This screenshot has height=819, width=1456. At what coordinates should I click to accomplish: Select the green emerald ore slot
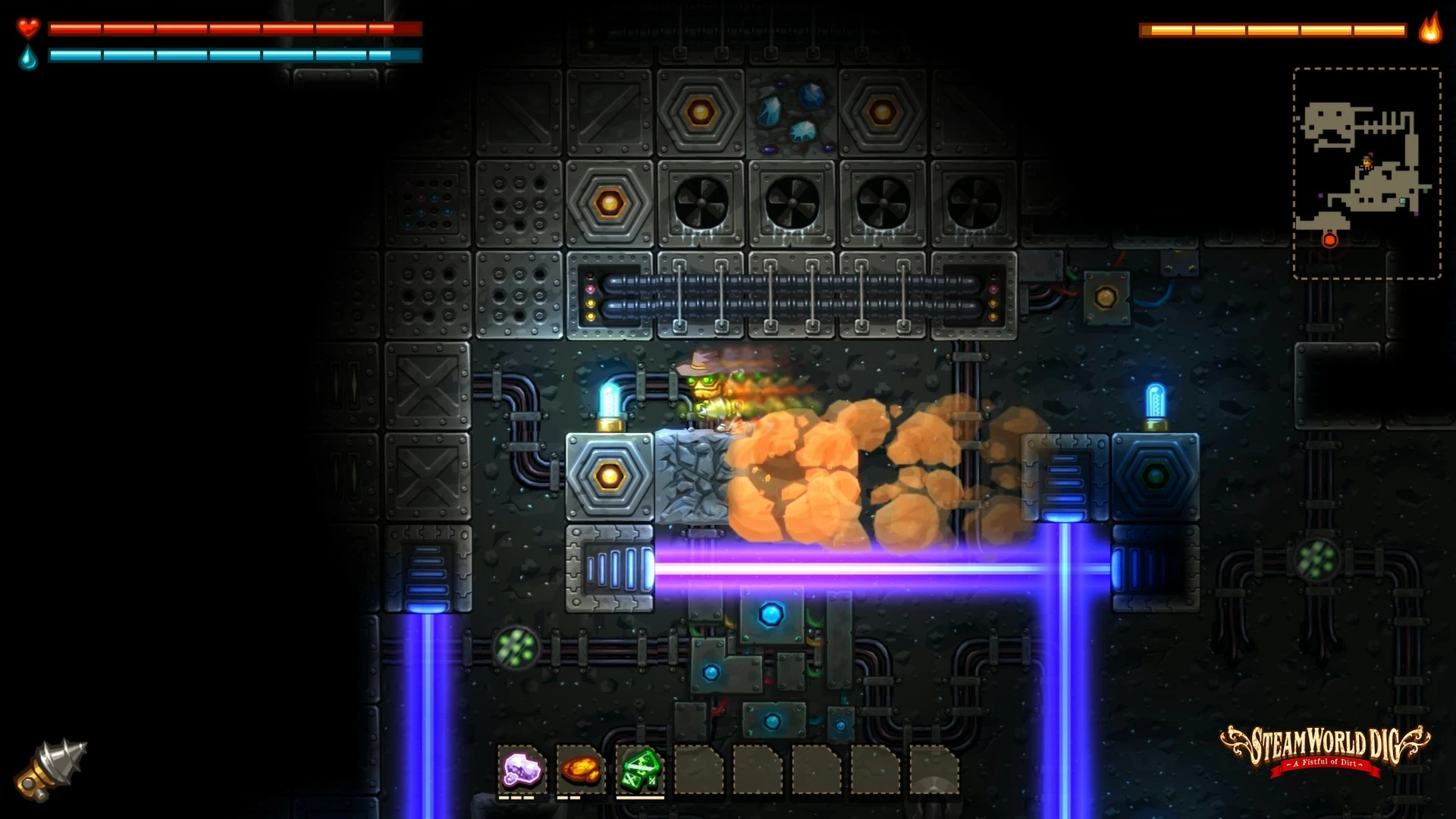coord(640,770)
